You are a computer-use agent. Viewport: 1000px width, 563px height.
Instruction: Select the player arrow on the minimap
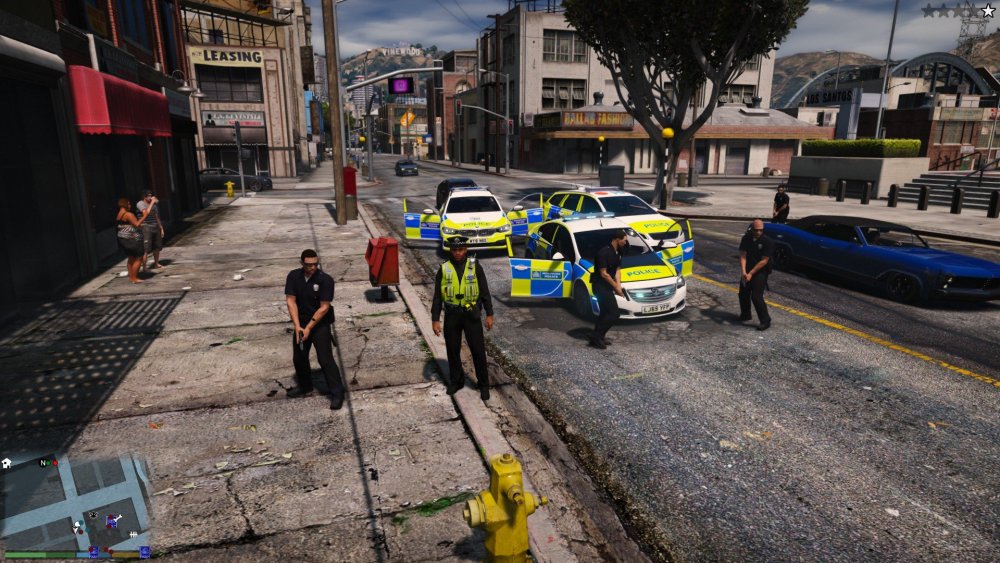coord(76,525)
